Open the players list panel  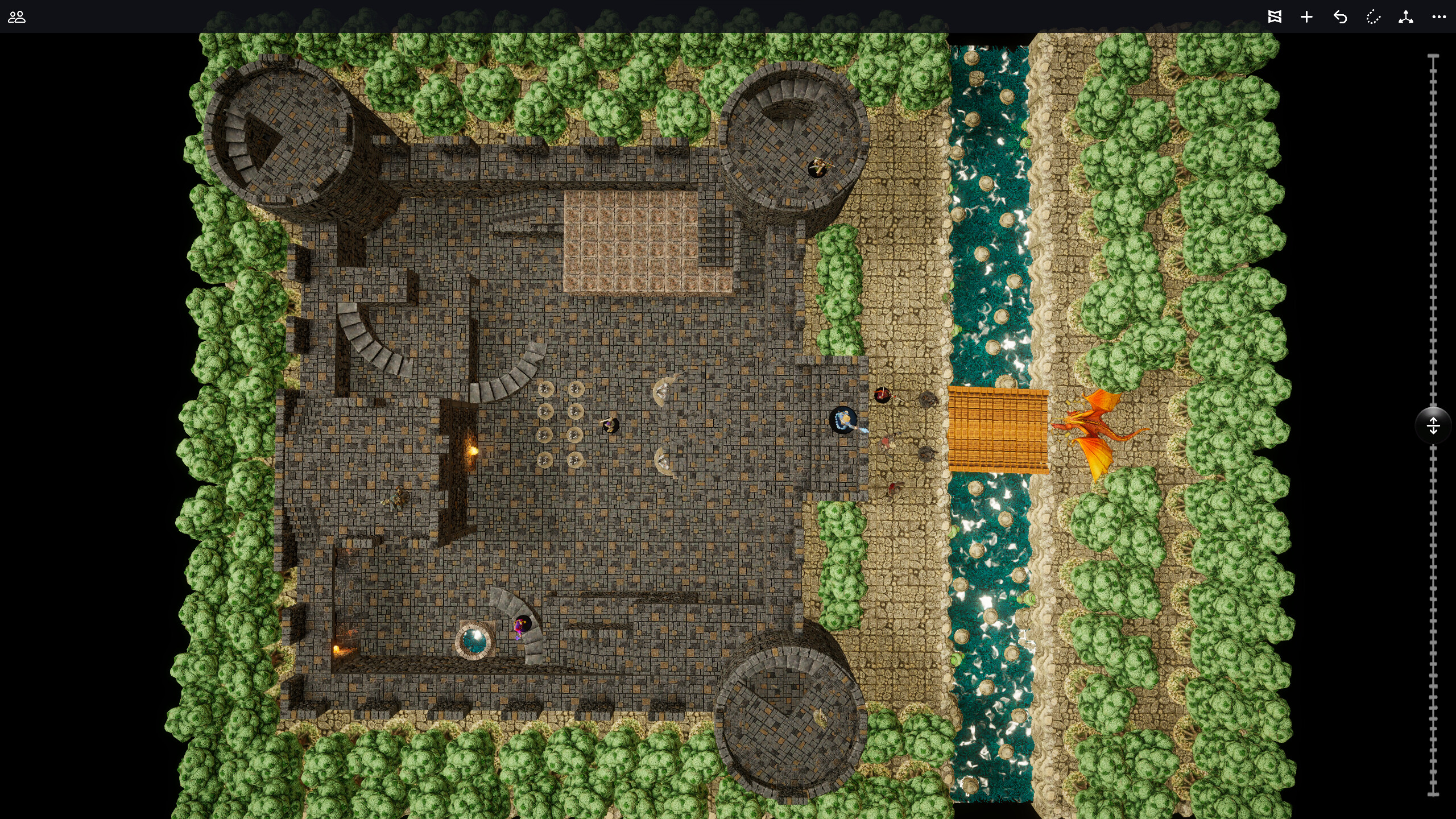pos(18,18)
